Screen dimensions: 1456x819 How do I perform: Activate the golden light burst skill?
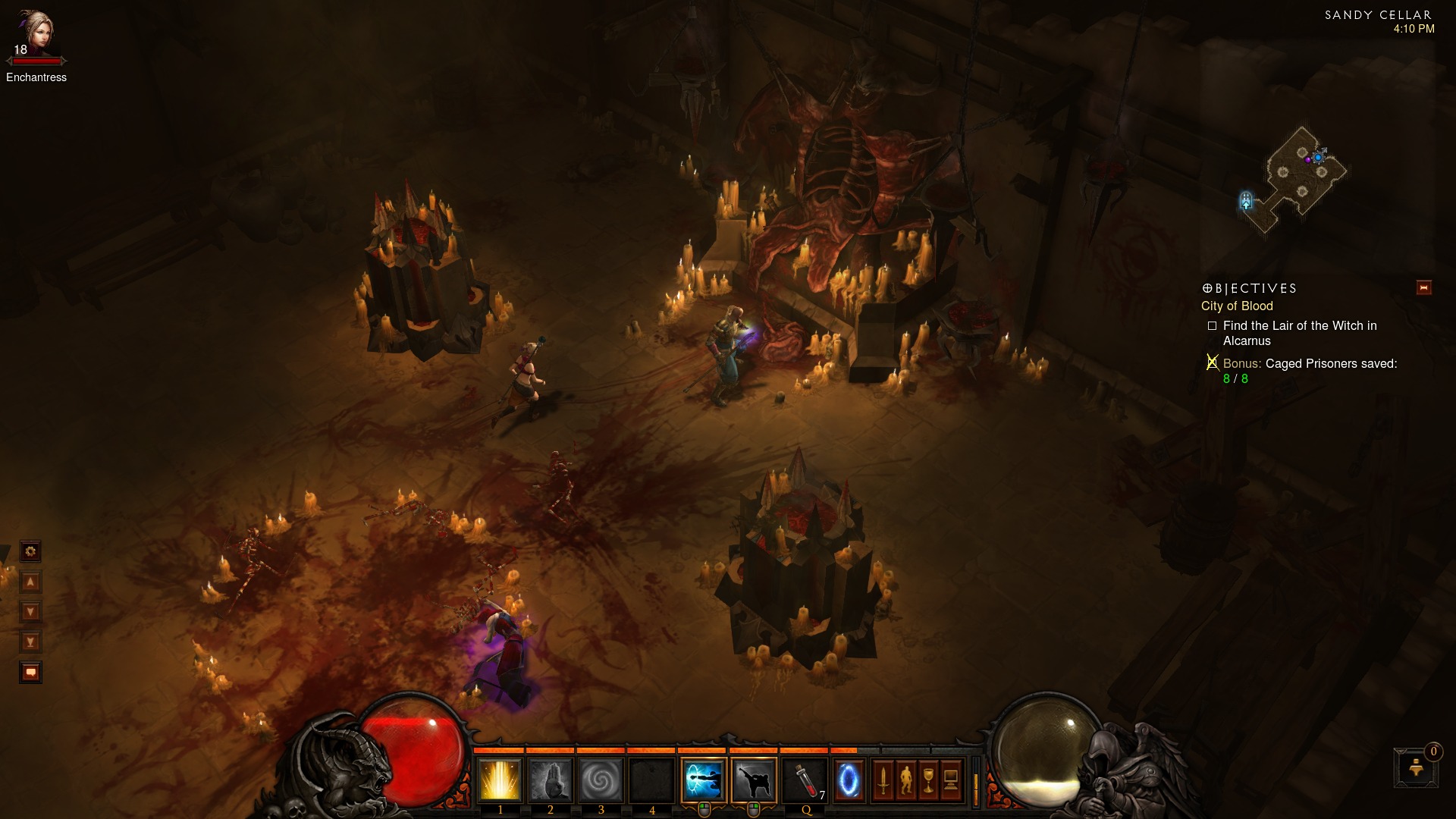click(x=500, y=780)
